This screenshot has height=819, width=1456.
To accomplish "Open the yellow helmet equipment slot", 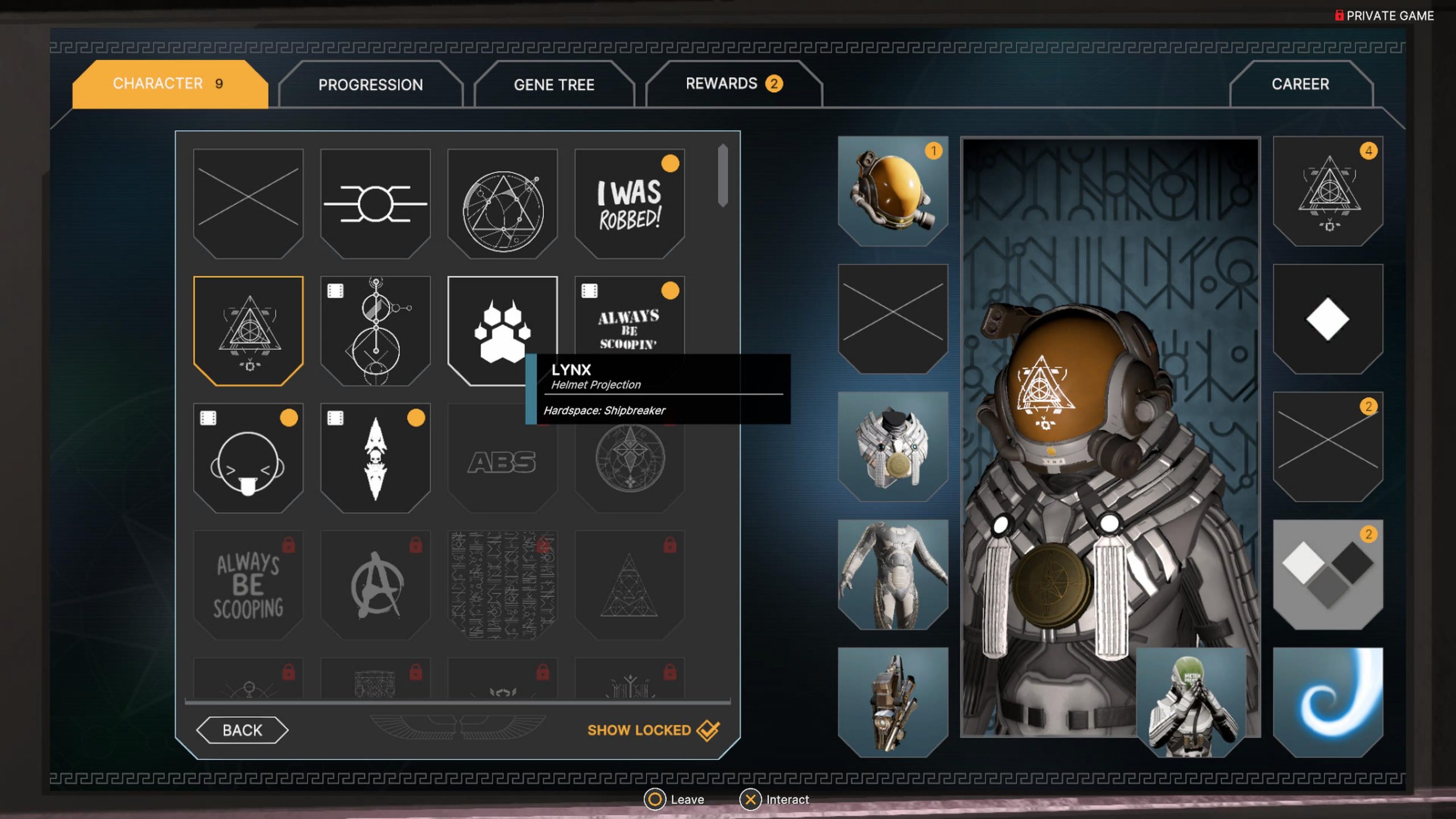I will click(893, 191).
